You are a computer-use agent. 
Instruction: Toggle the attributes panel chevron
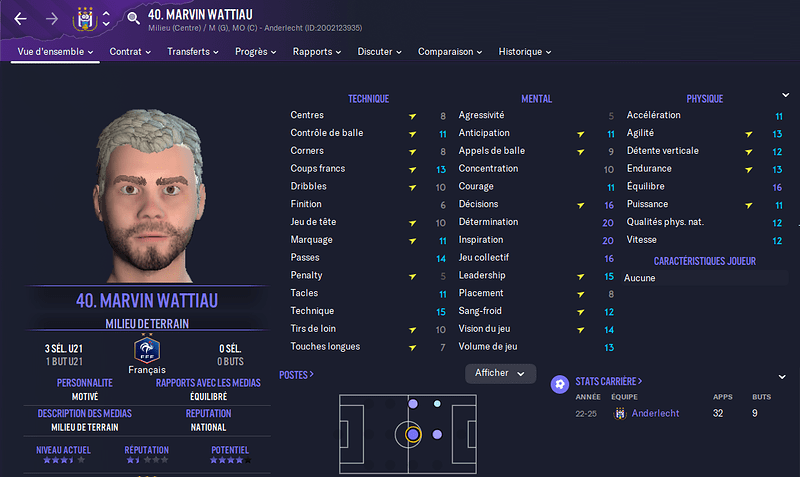pos(785,95)
